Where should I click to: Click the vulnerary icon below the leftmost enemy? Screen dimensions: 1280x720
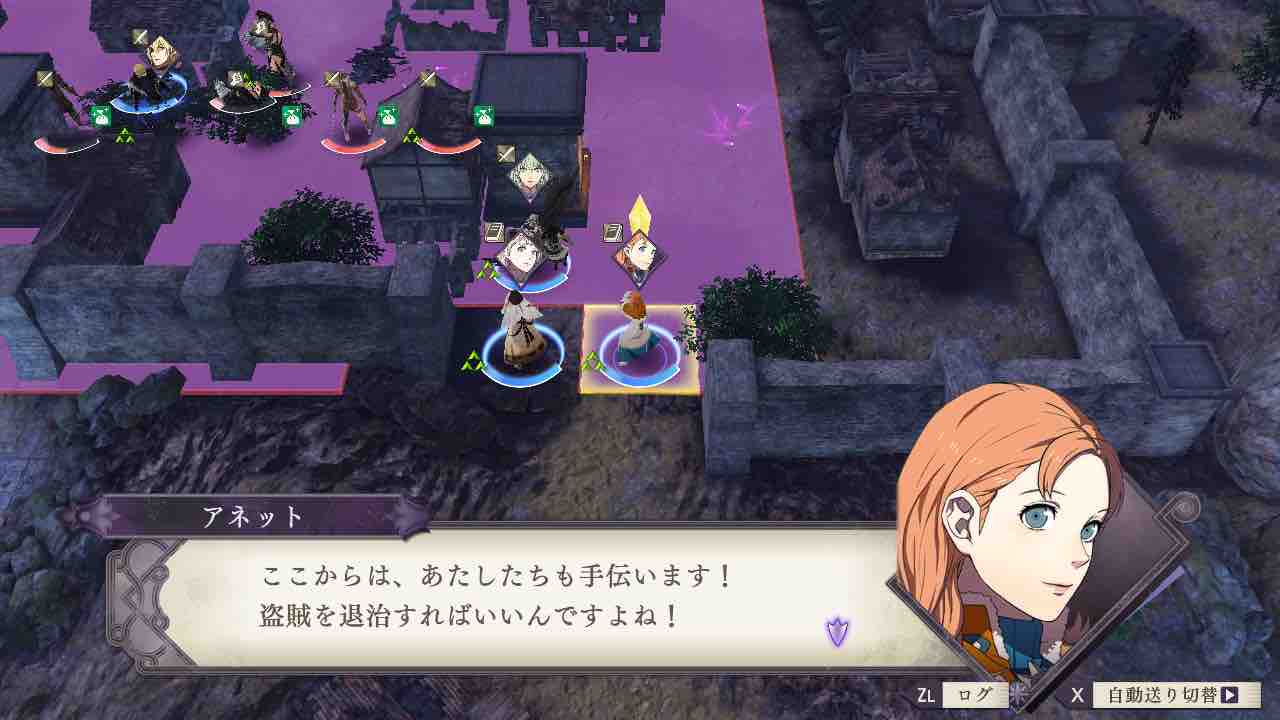100,116
